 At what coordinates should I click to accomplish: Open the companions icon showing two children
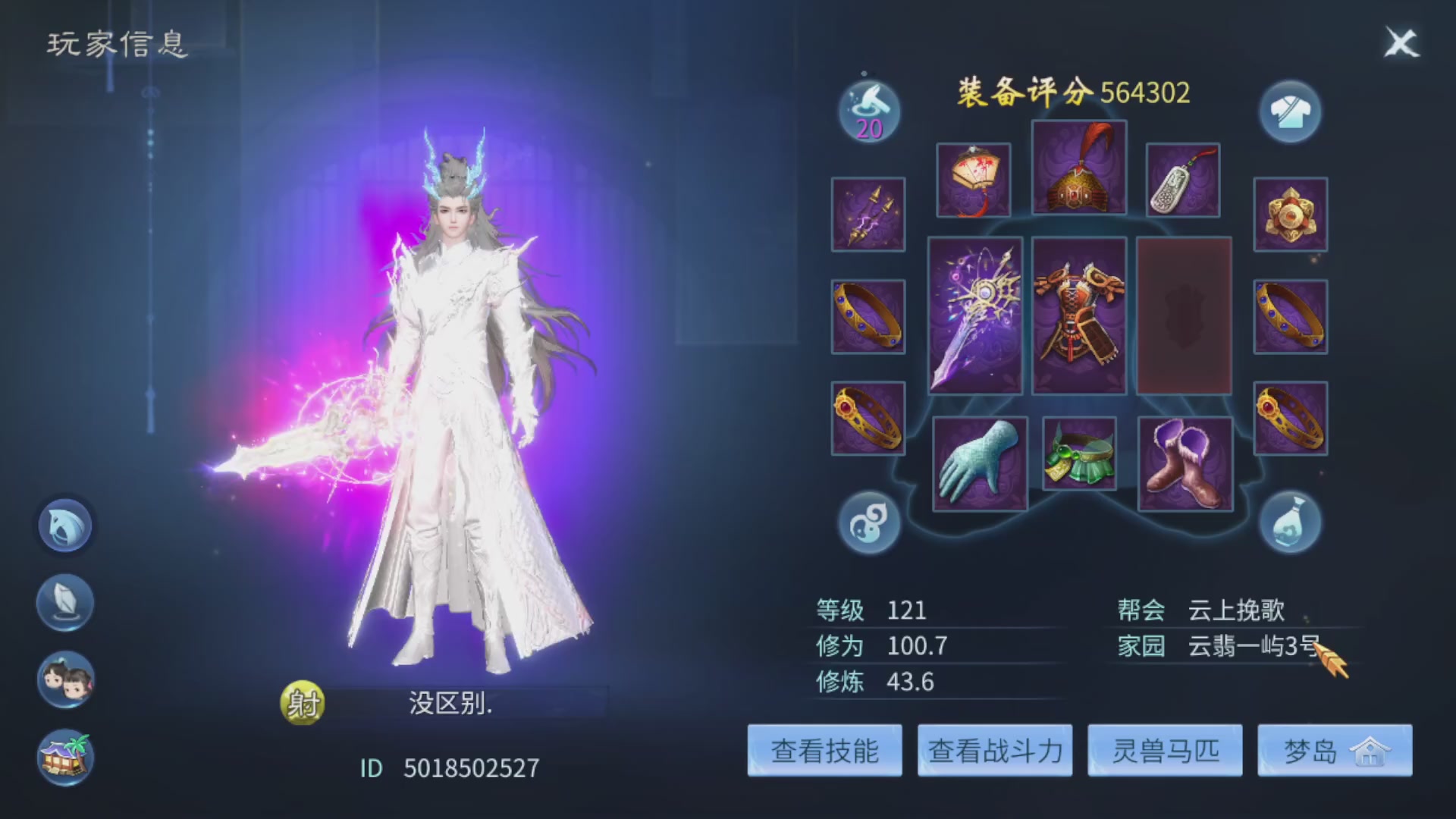click(64, 680)
